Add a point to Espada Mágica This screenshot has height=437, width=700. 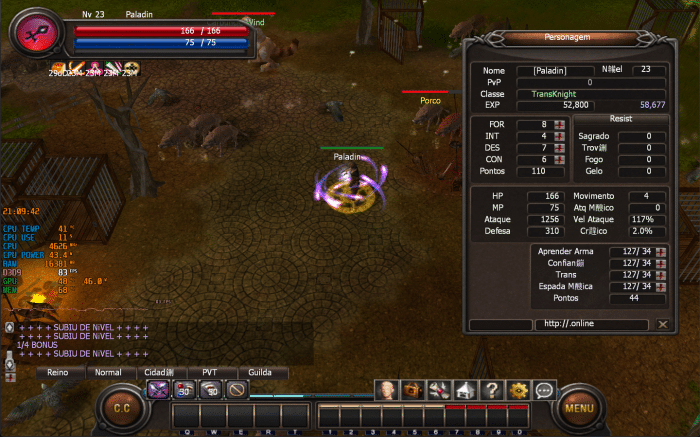[x=660, y=287]
